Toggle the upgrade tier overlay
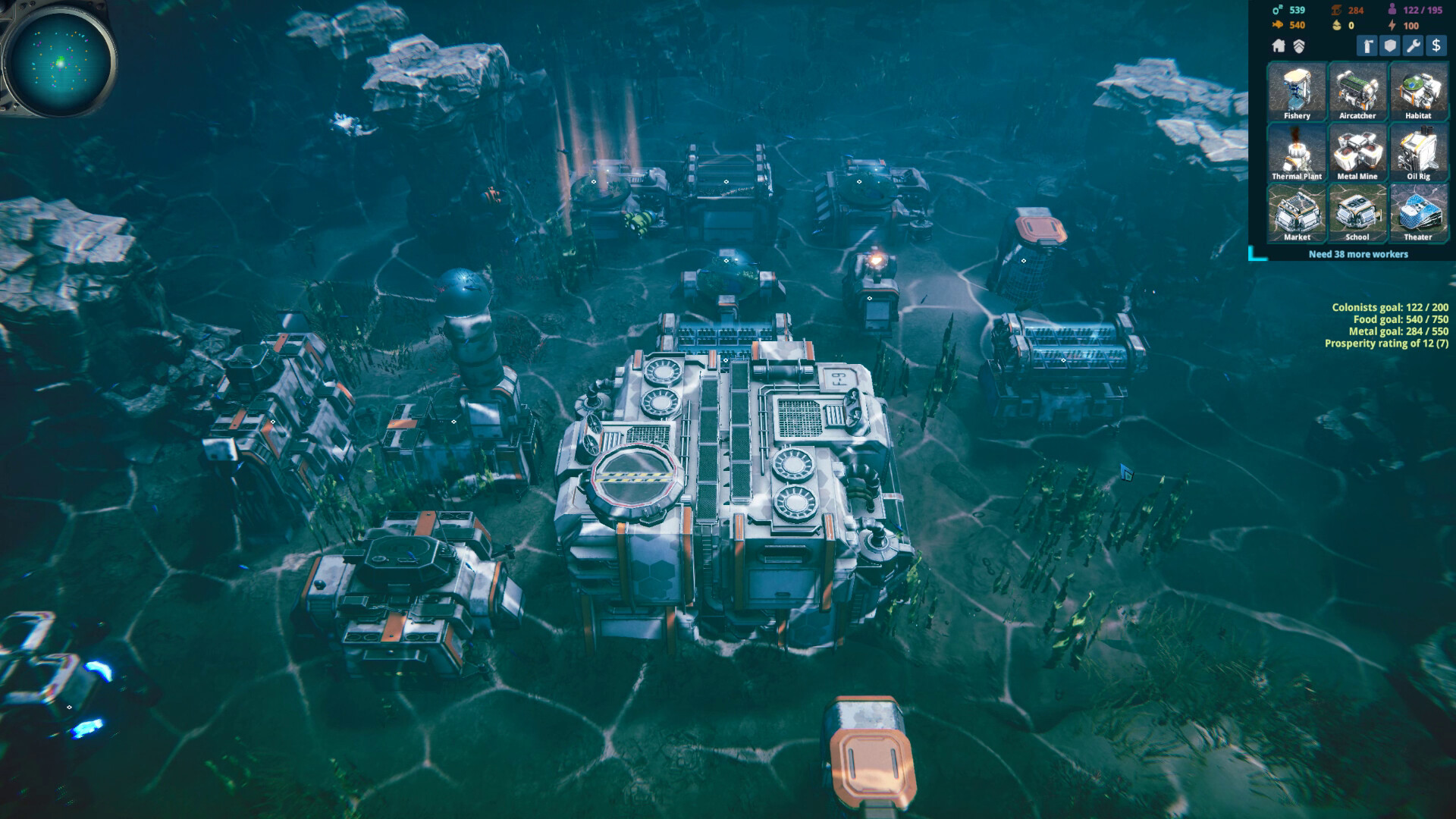The height and width of the screenshot is (819, 1456). (1298, 46)
